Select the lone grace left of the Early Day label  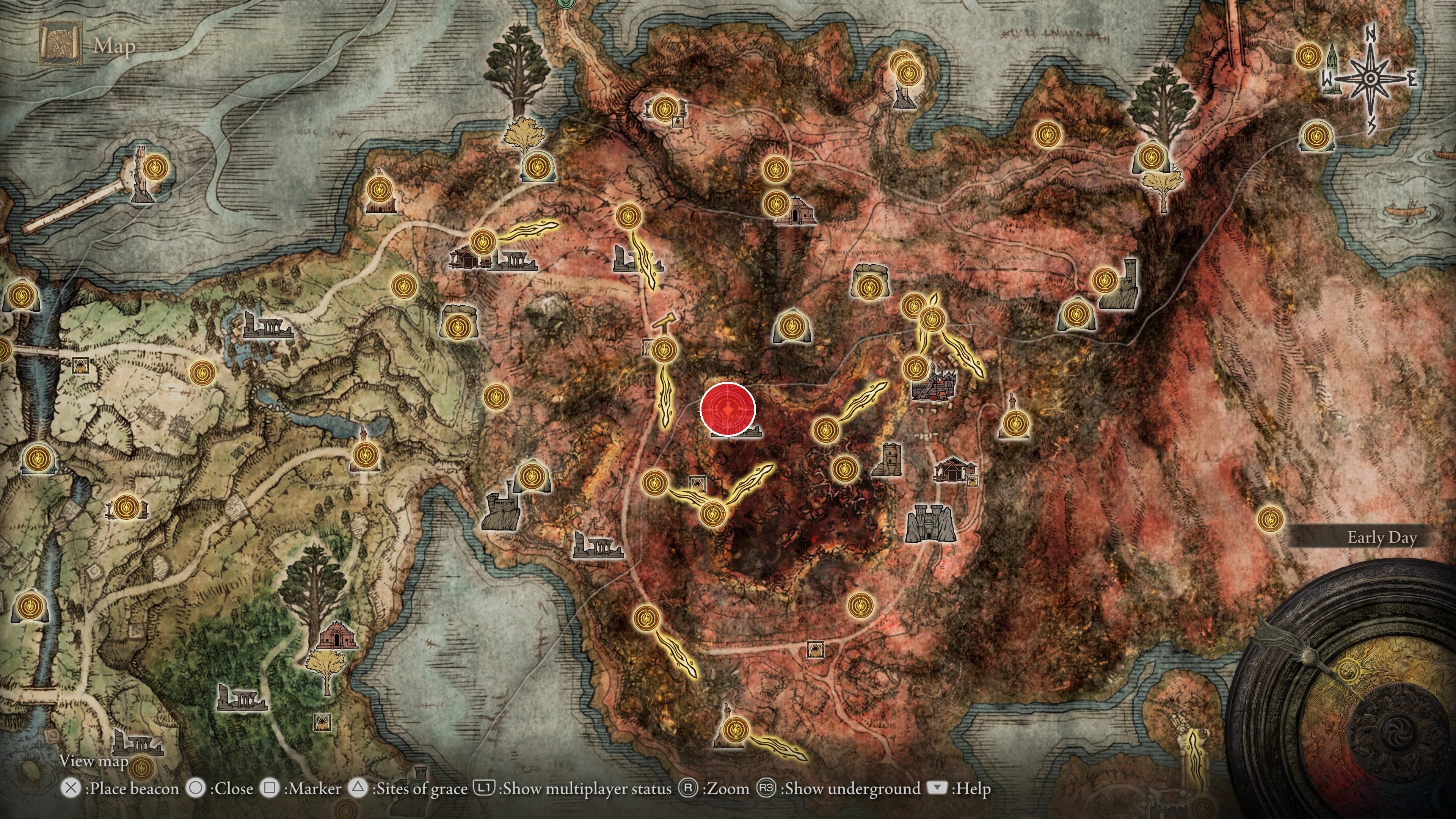tap(1269, 518)
